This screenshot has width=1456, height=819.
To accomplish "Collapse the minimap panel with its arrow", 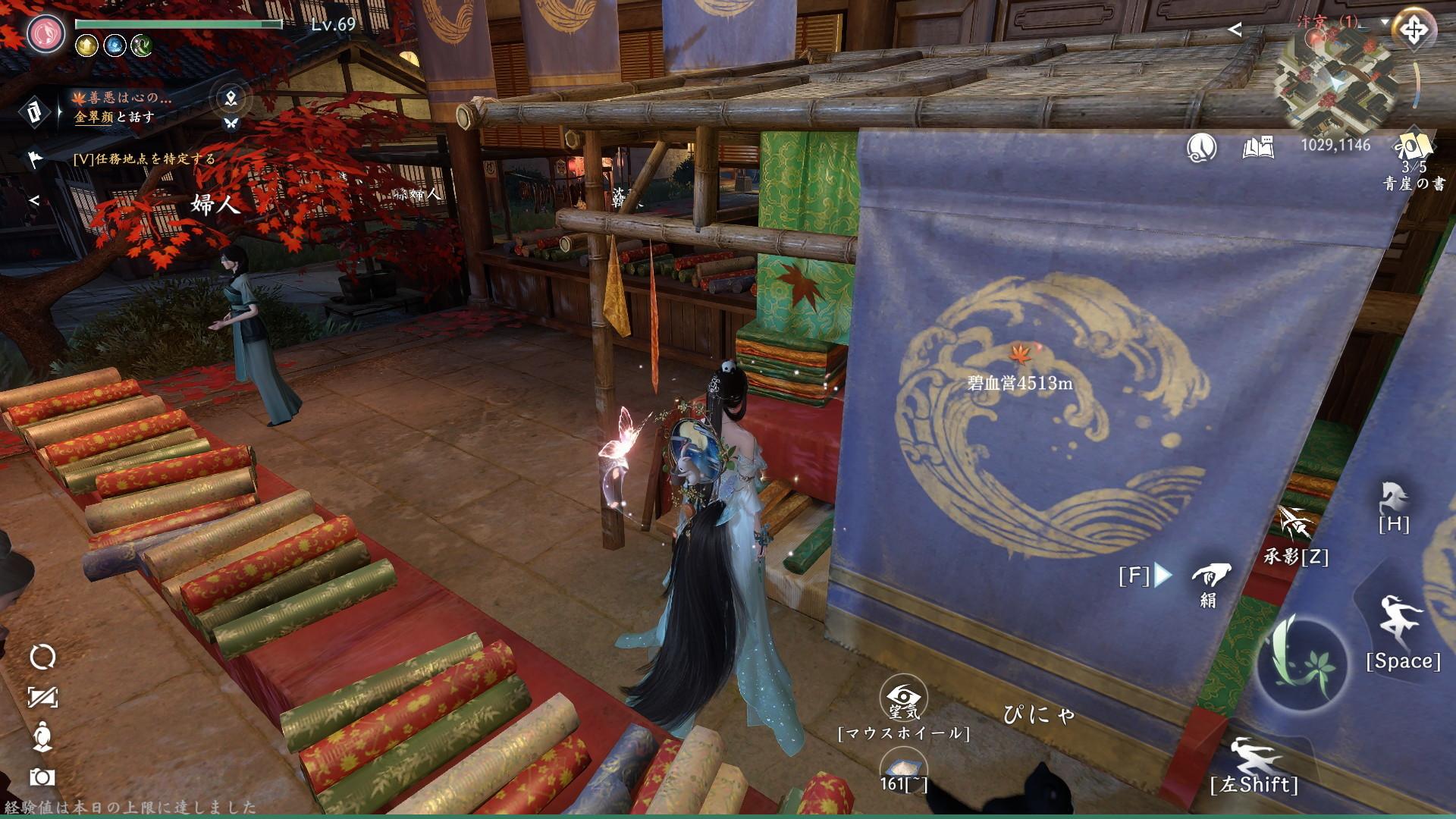I will click(x=1235, y=30).
